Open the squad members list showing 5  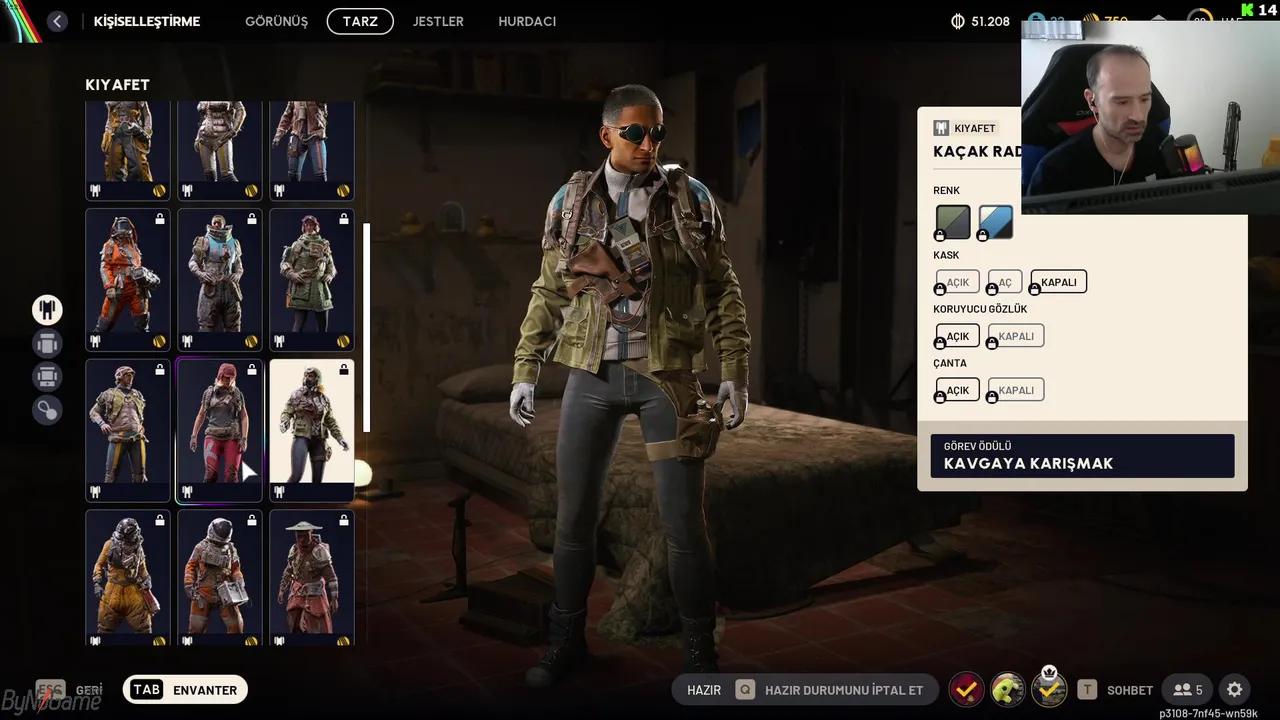[1188, 689]
